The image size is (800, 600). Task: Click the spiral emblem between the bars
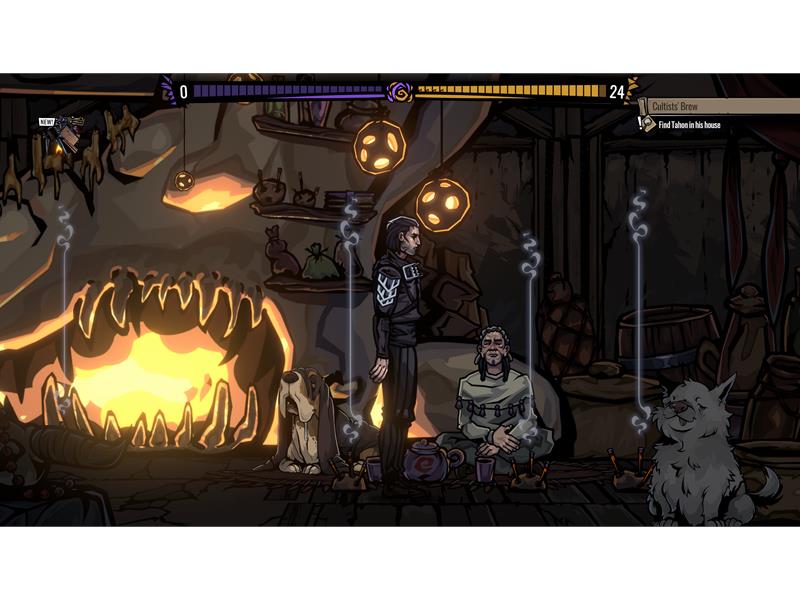click(x=400, y=92)
